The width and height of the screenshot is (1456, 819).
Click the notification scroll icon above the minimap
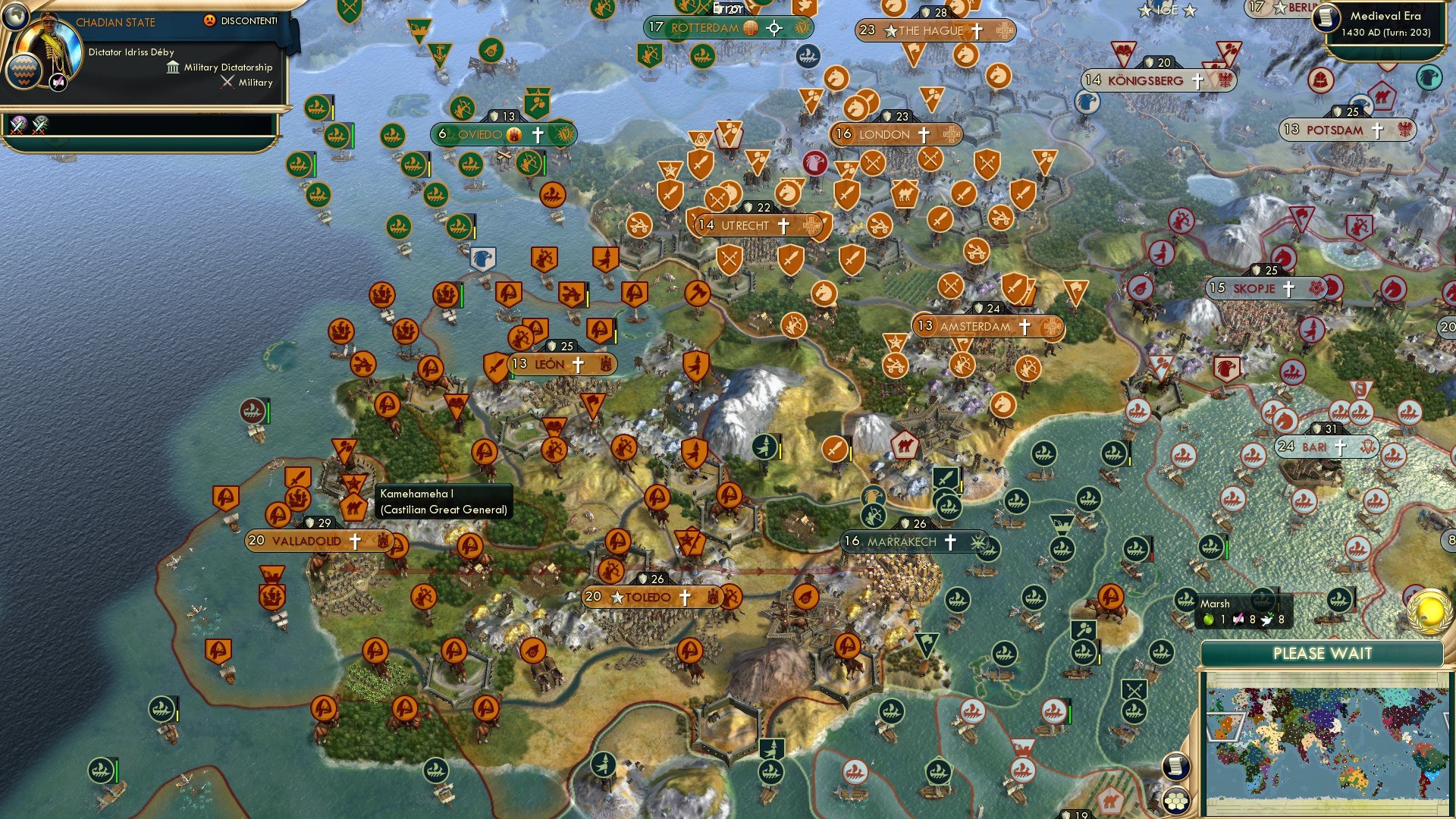pos(1176,764)
